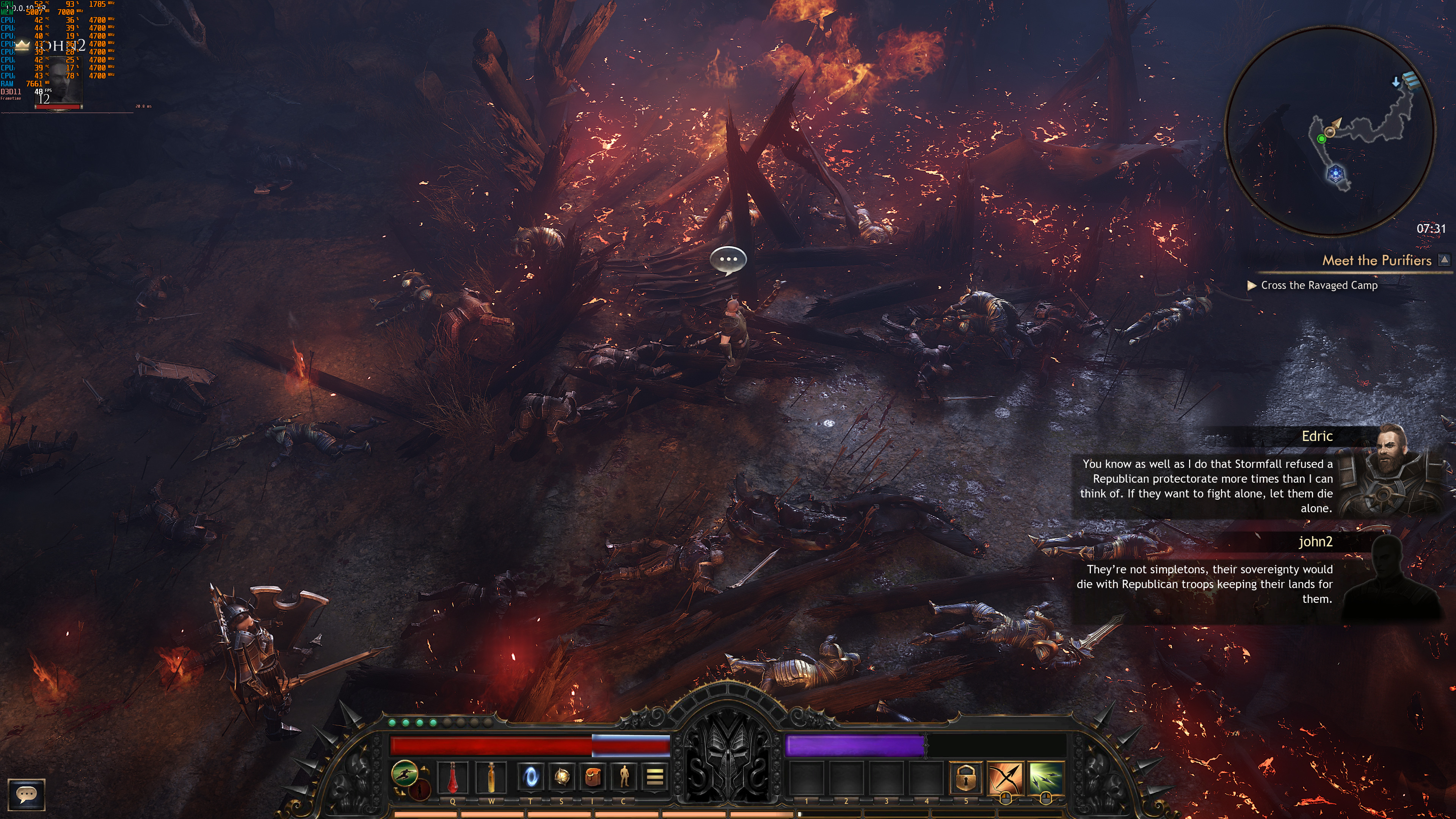Open the character sheet figure icon
This screenshot has width=1456, height=819.
[x=623, y=777]
